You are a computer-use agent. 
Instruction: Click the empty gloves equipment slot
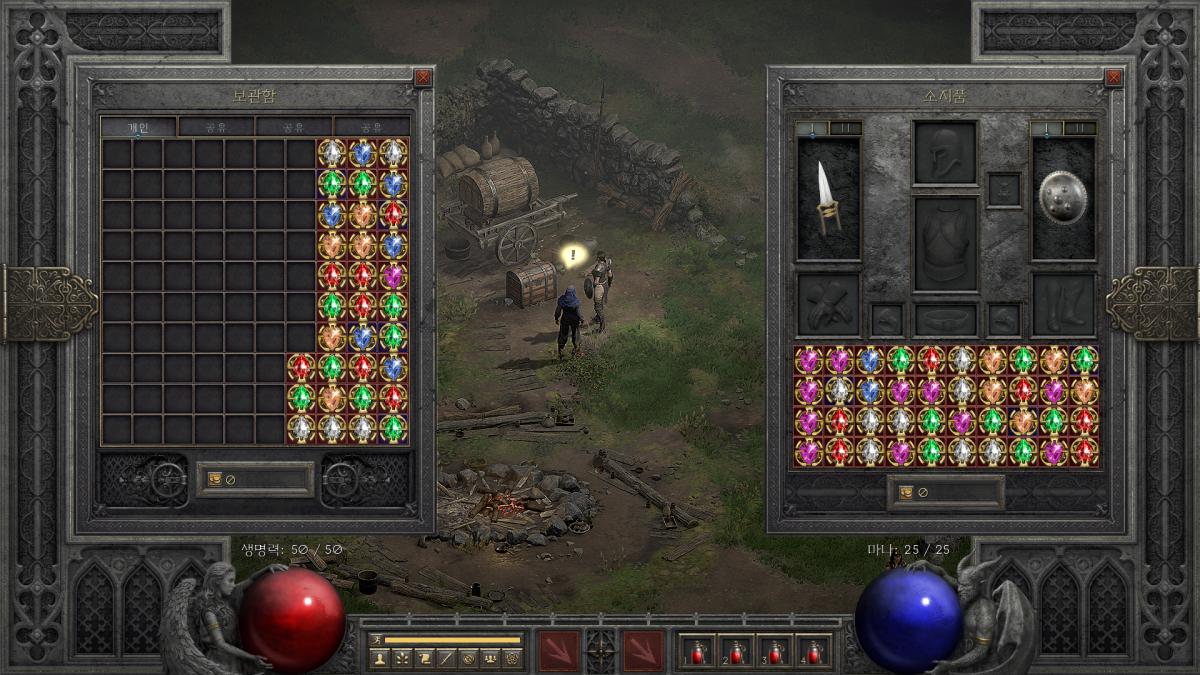click(x=828, y=304)
